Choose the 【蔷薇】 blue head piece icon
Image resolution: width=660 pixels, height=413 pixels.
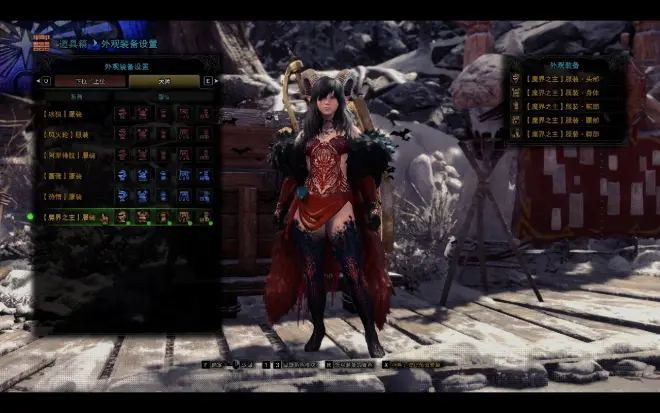click(122, 175)
